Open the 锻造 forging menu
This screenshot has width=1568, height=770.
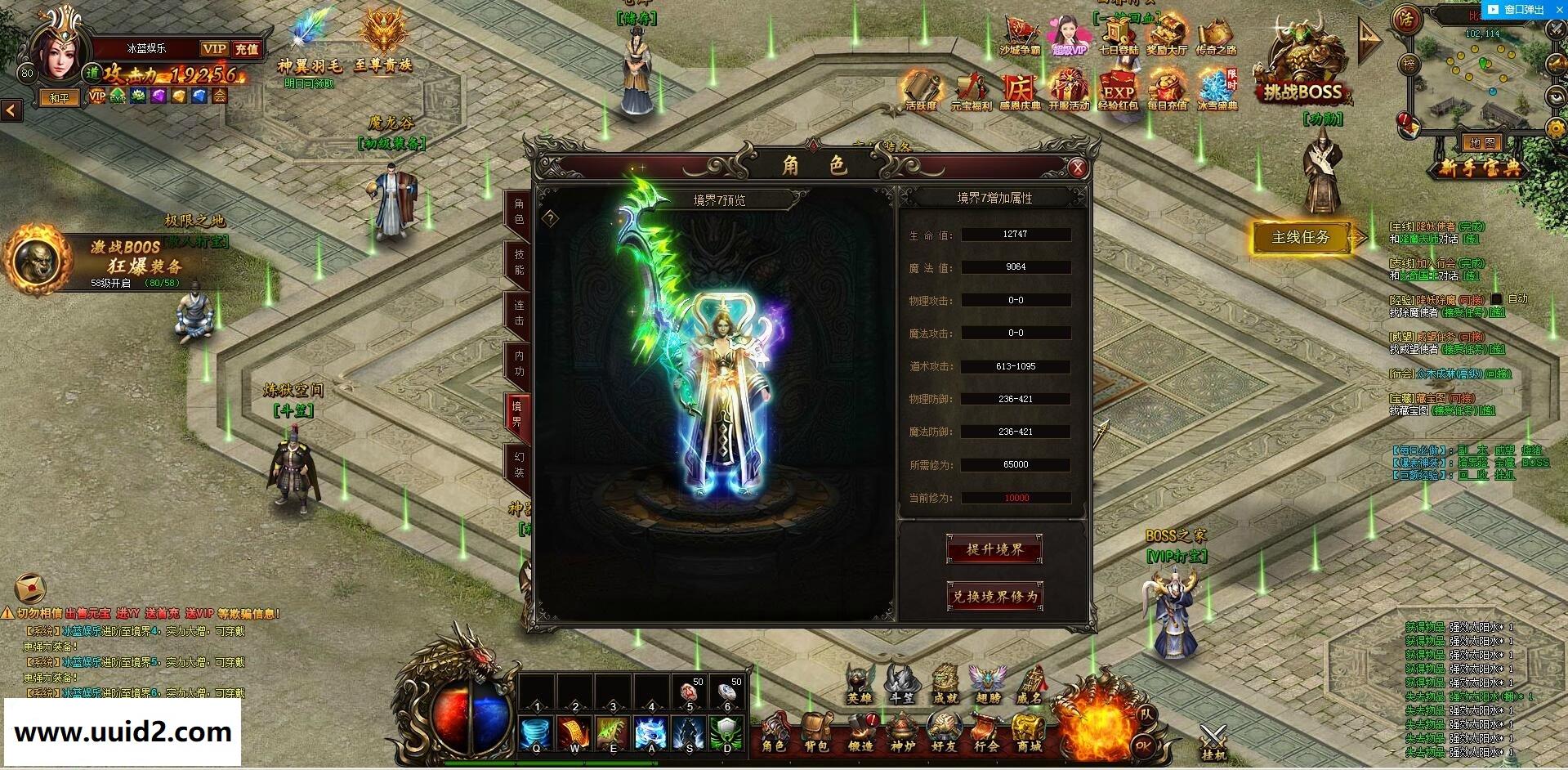[x=860, y=731]
